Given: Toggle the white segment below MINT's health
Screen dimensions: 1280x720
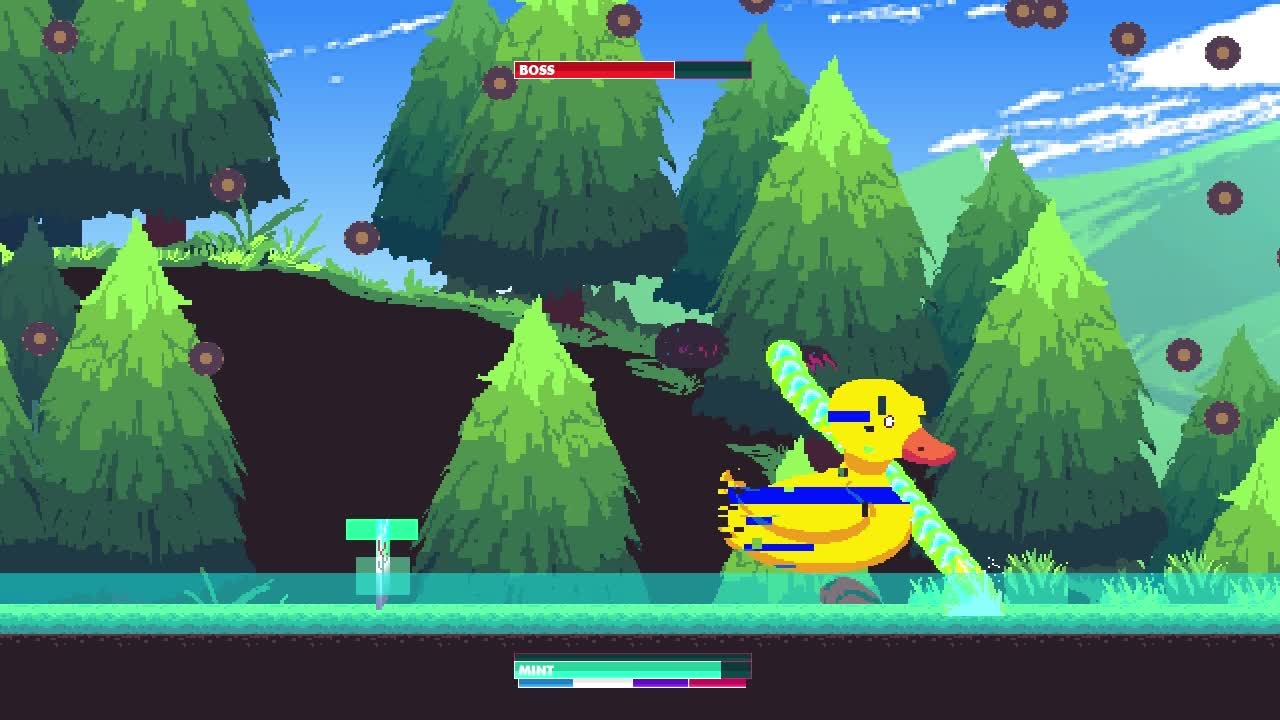Looking at the screenshot, I should coord(600,683).
